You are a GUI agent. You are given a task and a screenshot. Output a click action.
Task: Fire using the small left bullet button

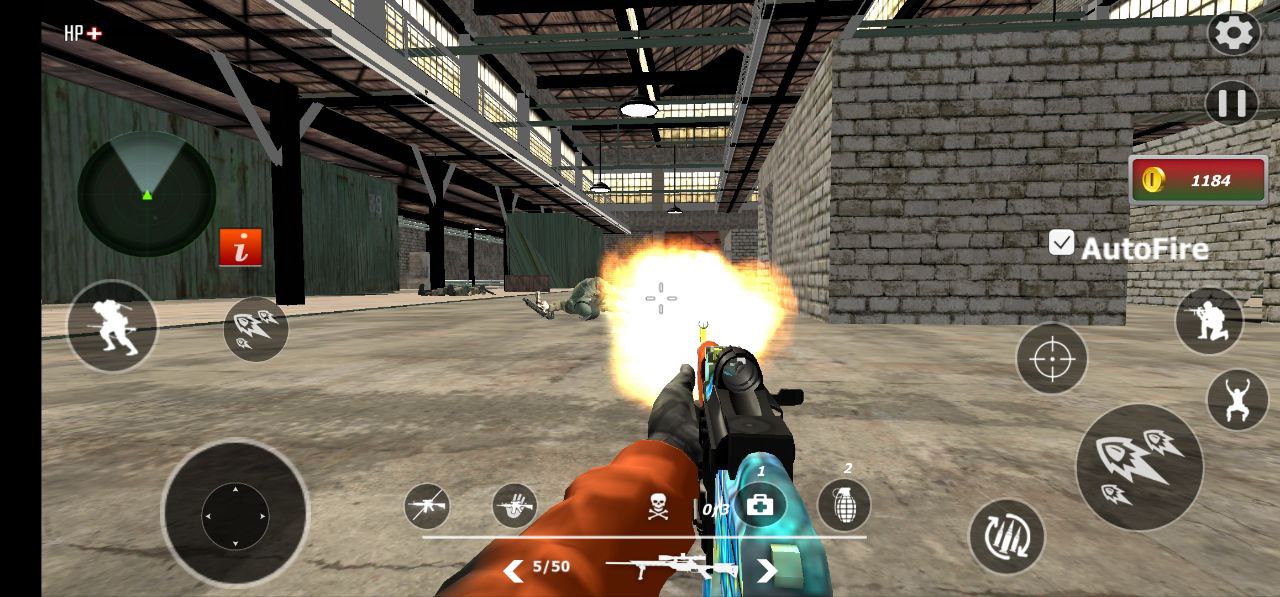pyautogui.click(x=255, y=329)
